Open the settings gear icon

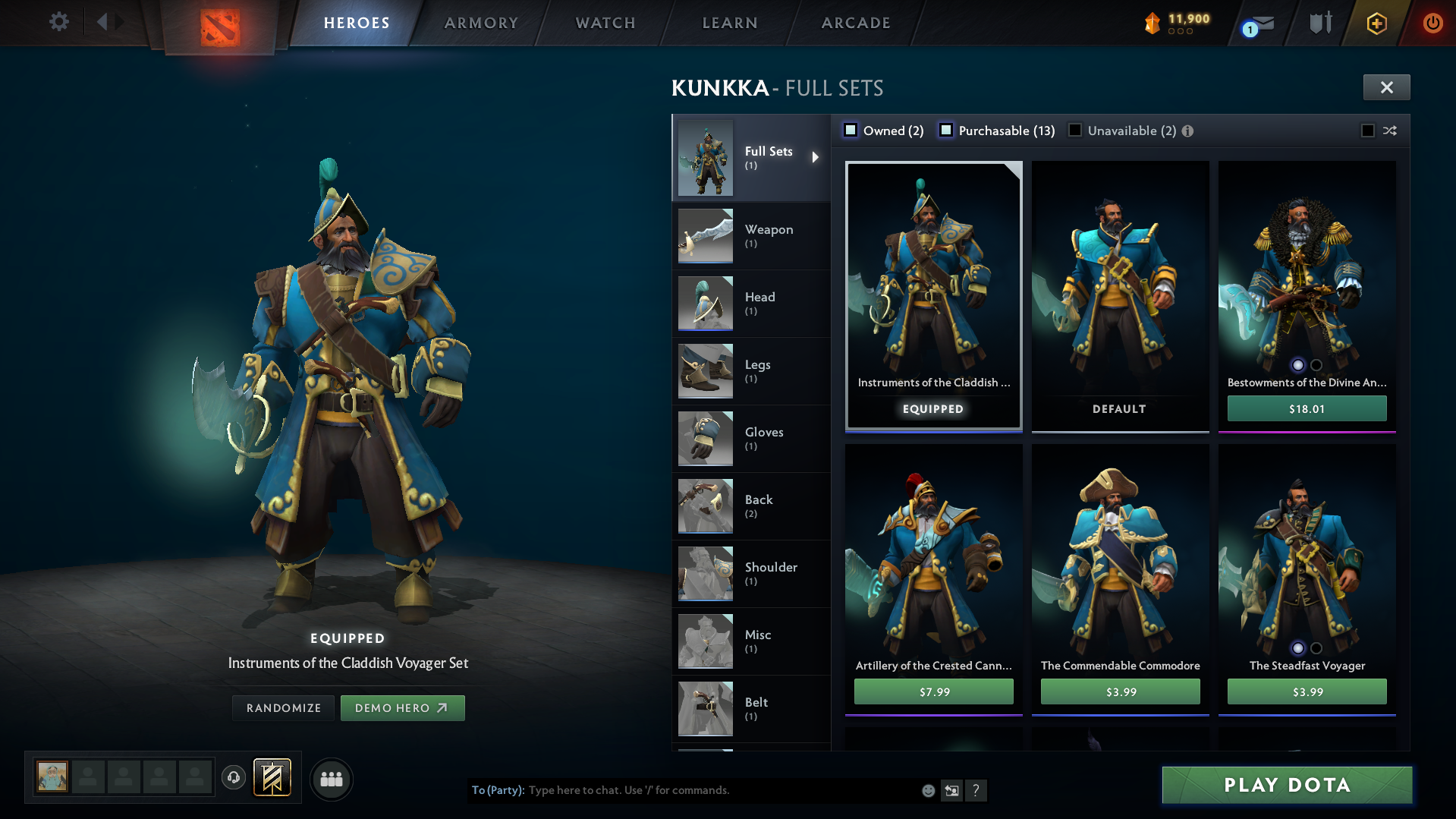pos(58,23)
